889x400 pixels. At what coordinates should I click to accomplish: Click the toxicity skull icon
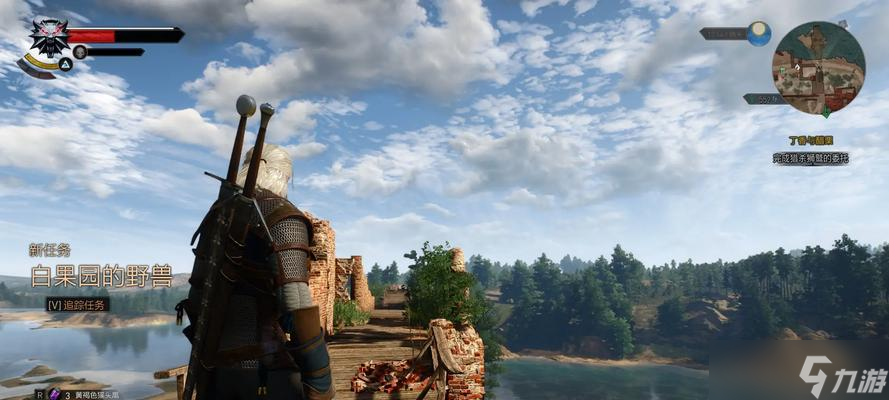(x=79, y=51)
